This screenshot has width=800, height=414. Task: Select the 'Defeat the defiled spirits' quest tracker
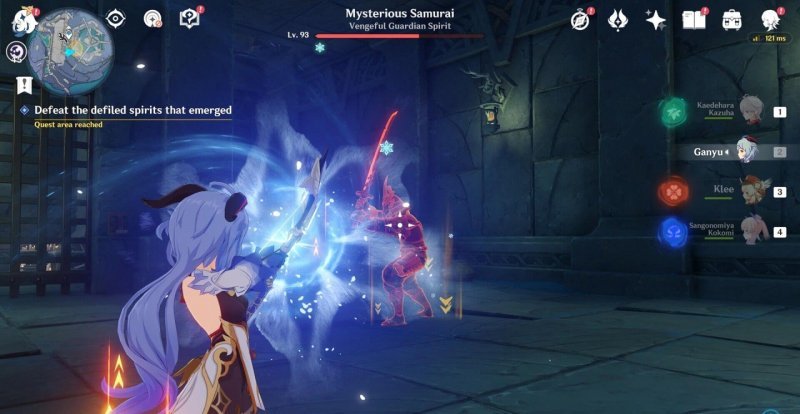click(x=132, y=110)
